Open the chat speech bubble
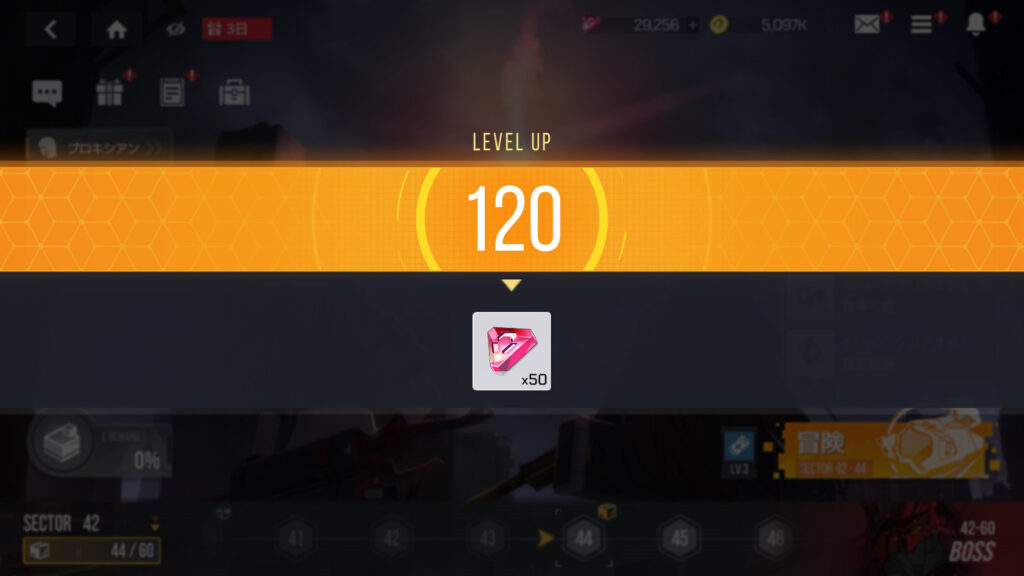 [x=47, y=94]
